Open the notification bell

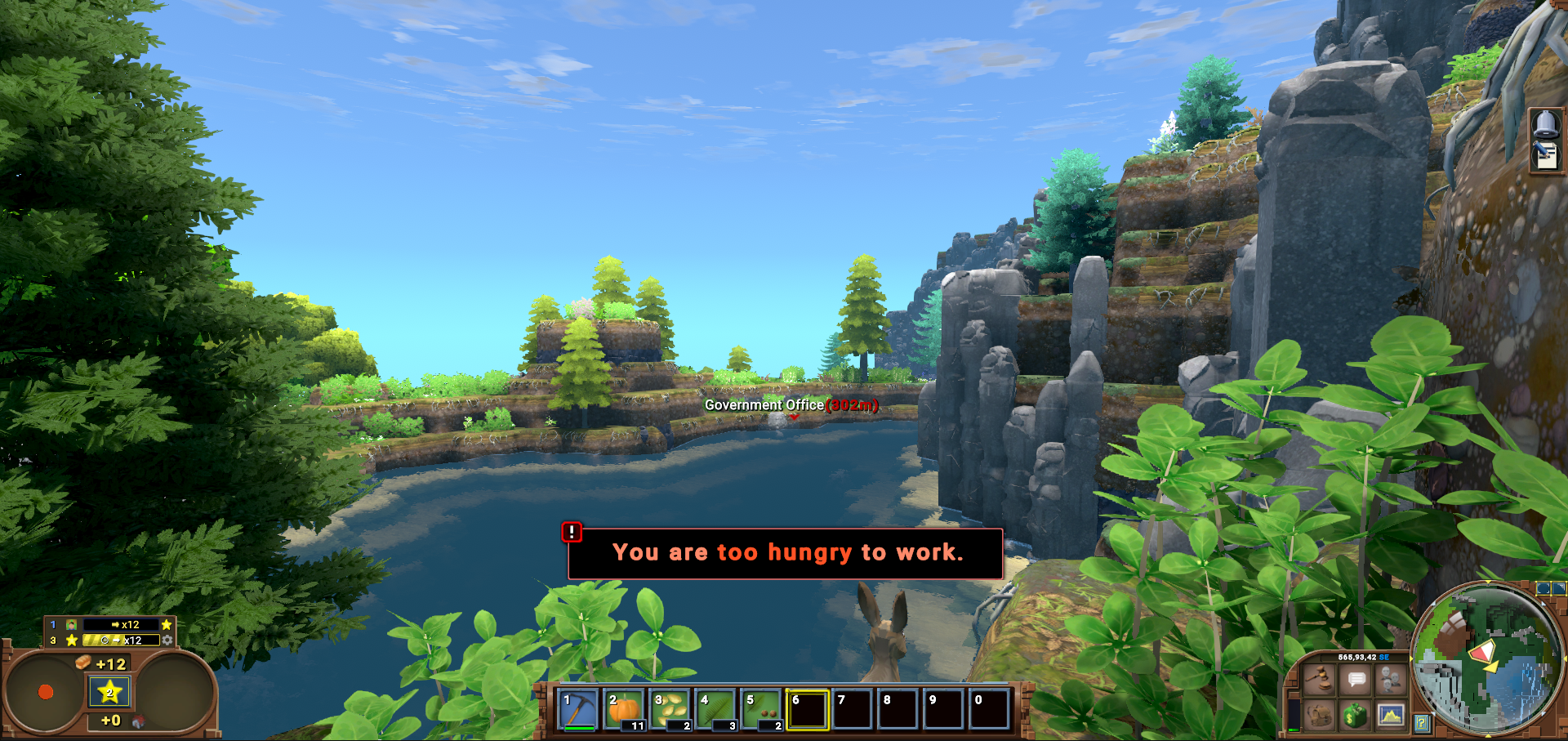1545,124
